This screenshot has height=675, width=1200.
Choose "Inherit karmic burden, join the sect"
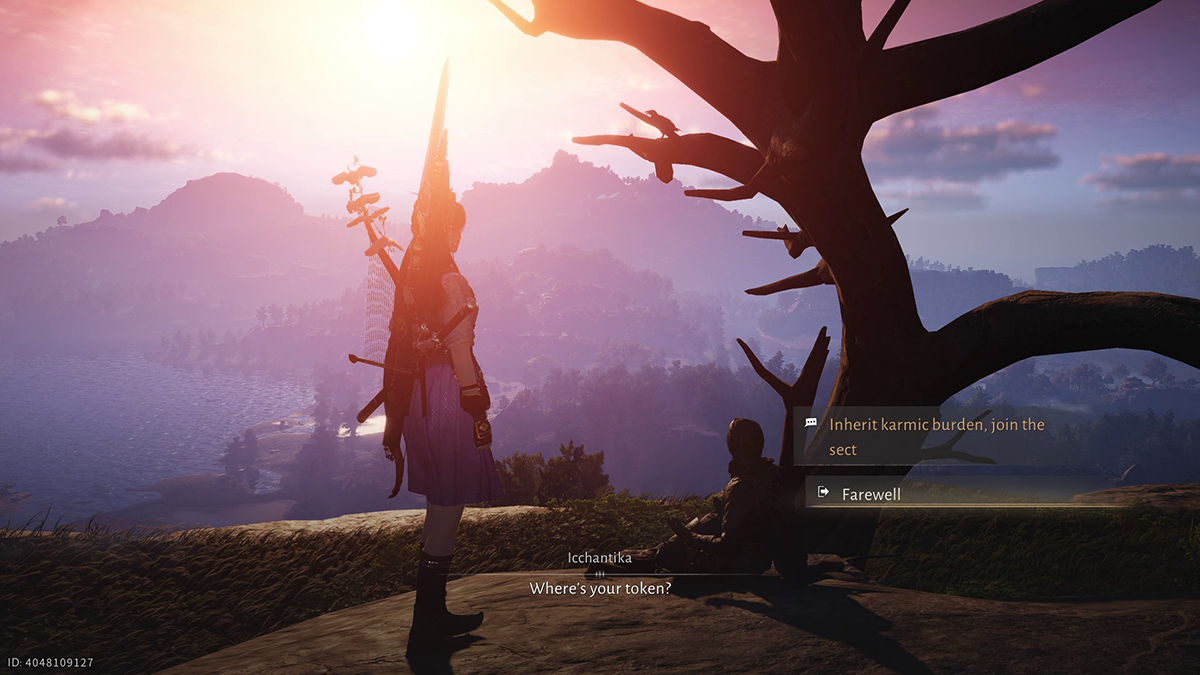pos(935,437)
